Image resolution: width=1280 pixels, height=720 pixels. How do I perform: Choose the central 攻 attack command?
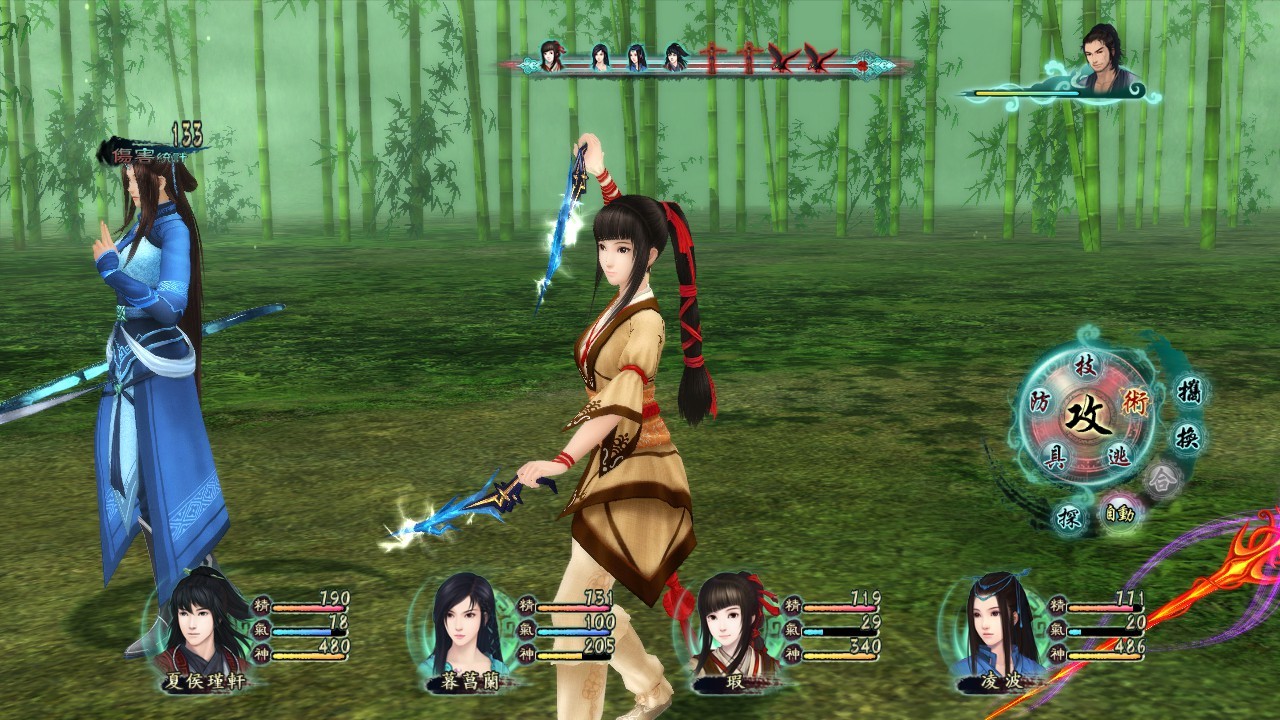tap(1087, 412)
